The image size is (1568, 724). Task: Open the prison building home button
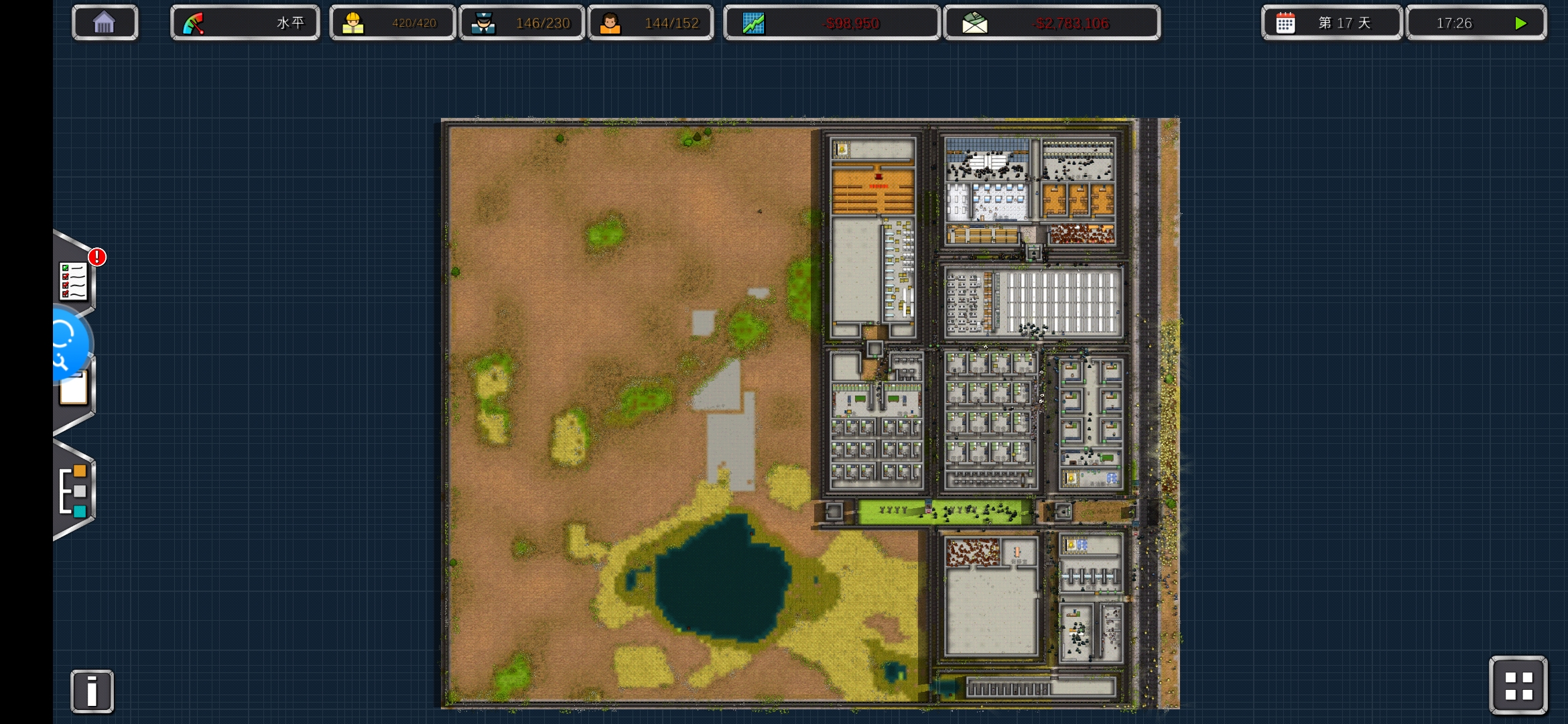click(105, 23)
